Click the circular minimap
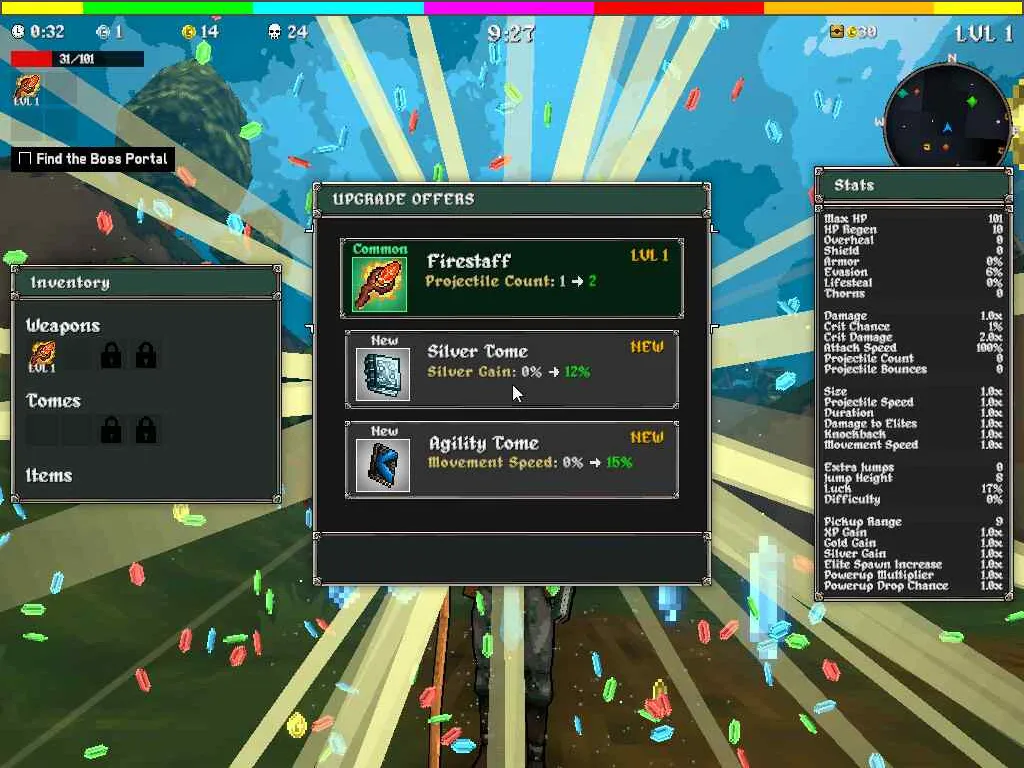Image resolution: width=1024 pixels, height=768 pixels. (947, 118)
